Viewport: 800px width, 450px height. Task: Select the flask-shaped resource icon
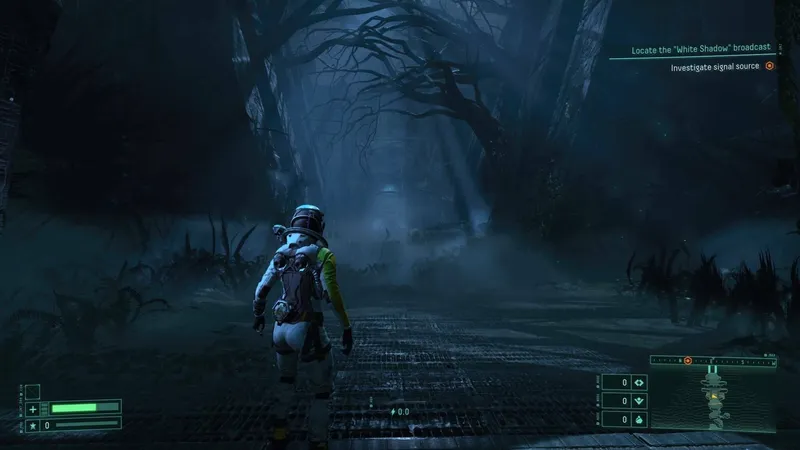[x=638, y=420]
